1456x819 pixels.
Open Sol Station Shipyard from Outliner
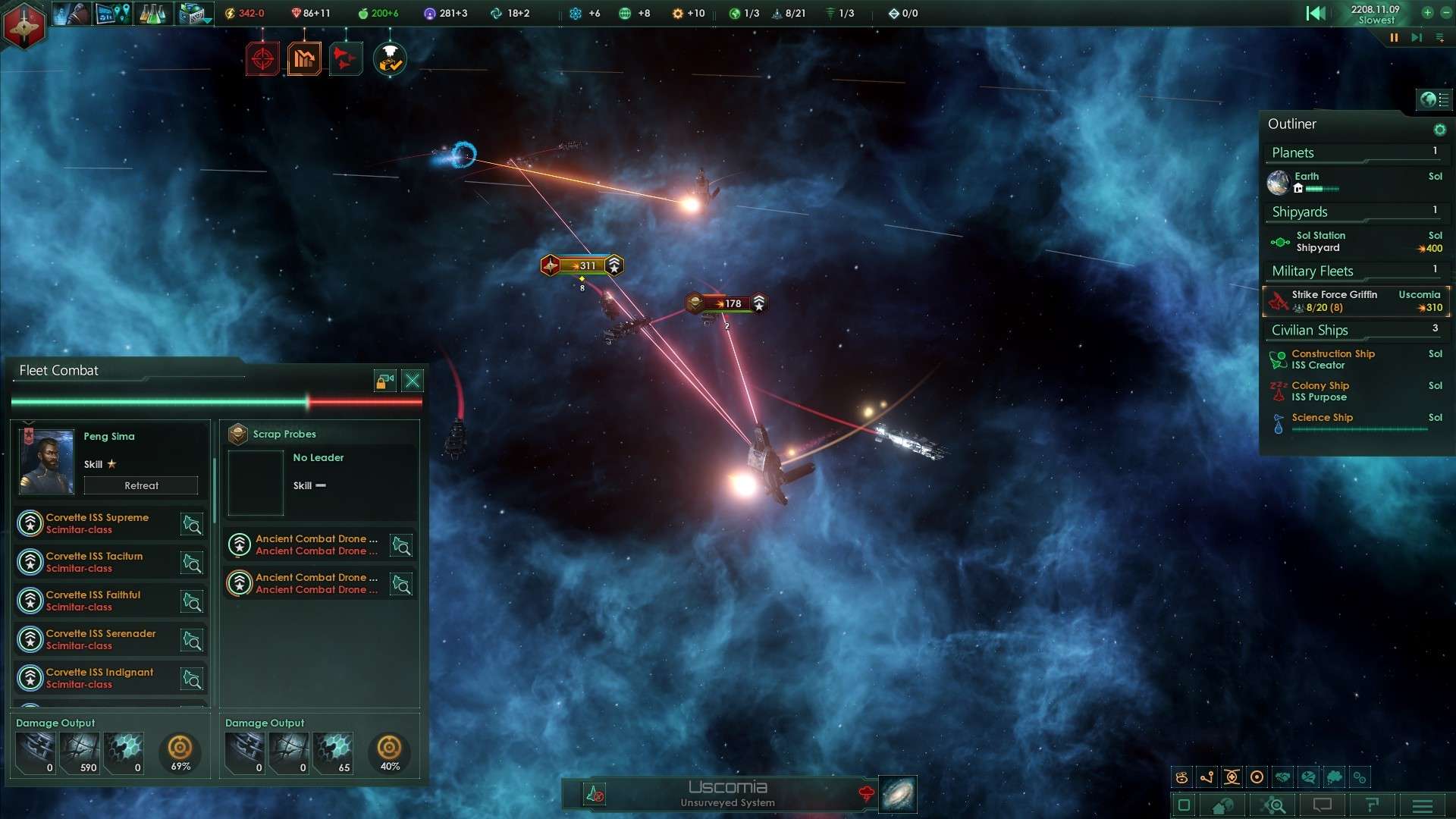click(x=1319, y=242)
